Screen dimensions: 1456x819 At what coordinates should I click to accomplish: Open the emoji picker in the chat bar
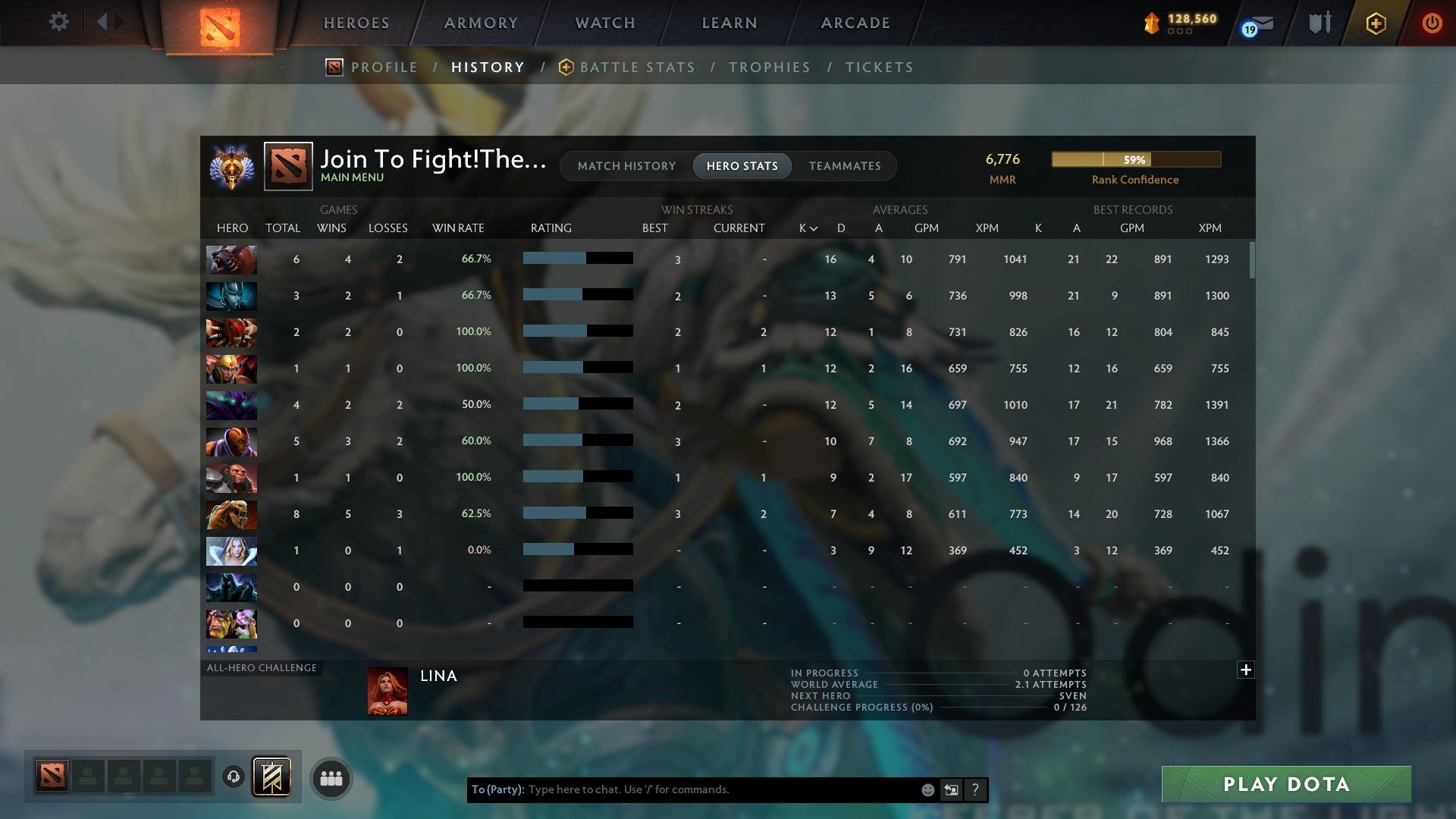[x=927, y=789]
